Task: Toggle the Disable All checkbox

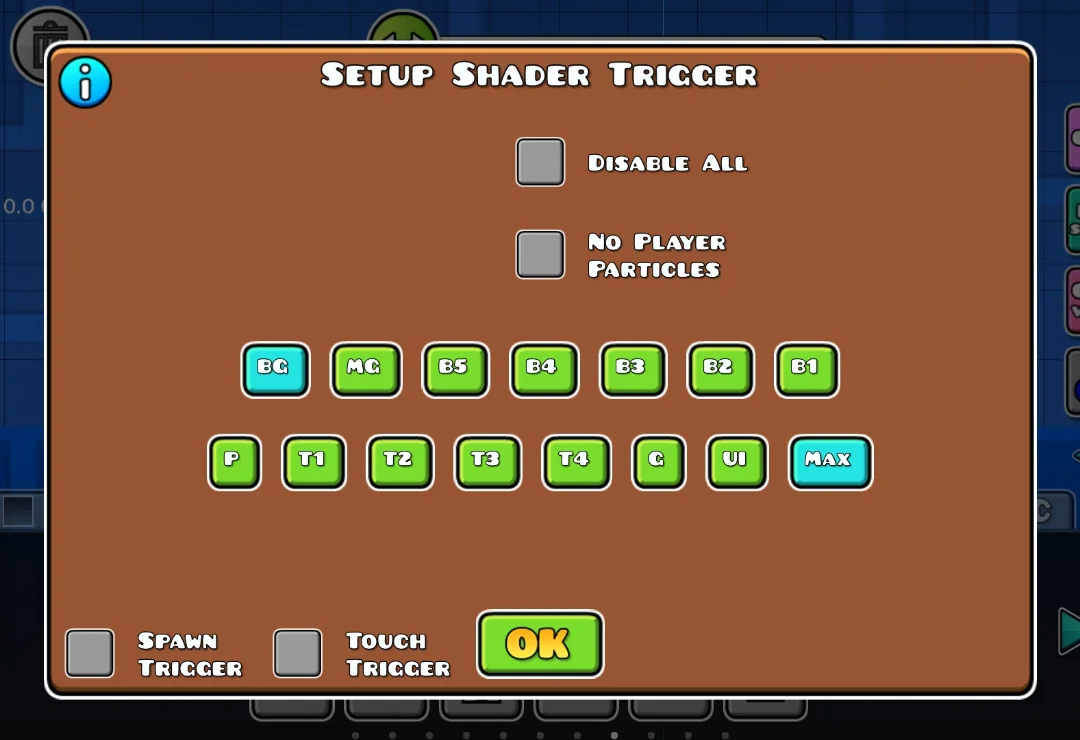Action: coord(540,162)
